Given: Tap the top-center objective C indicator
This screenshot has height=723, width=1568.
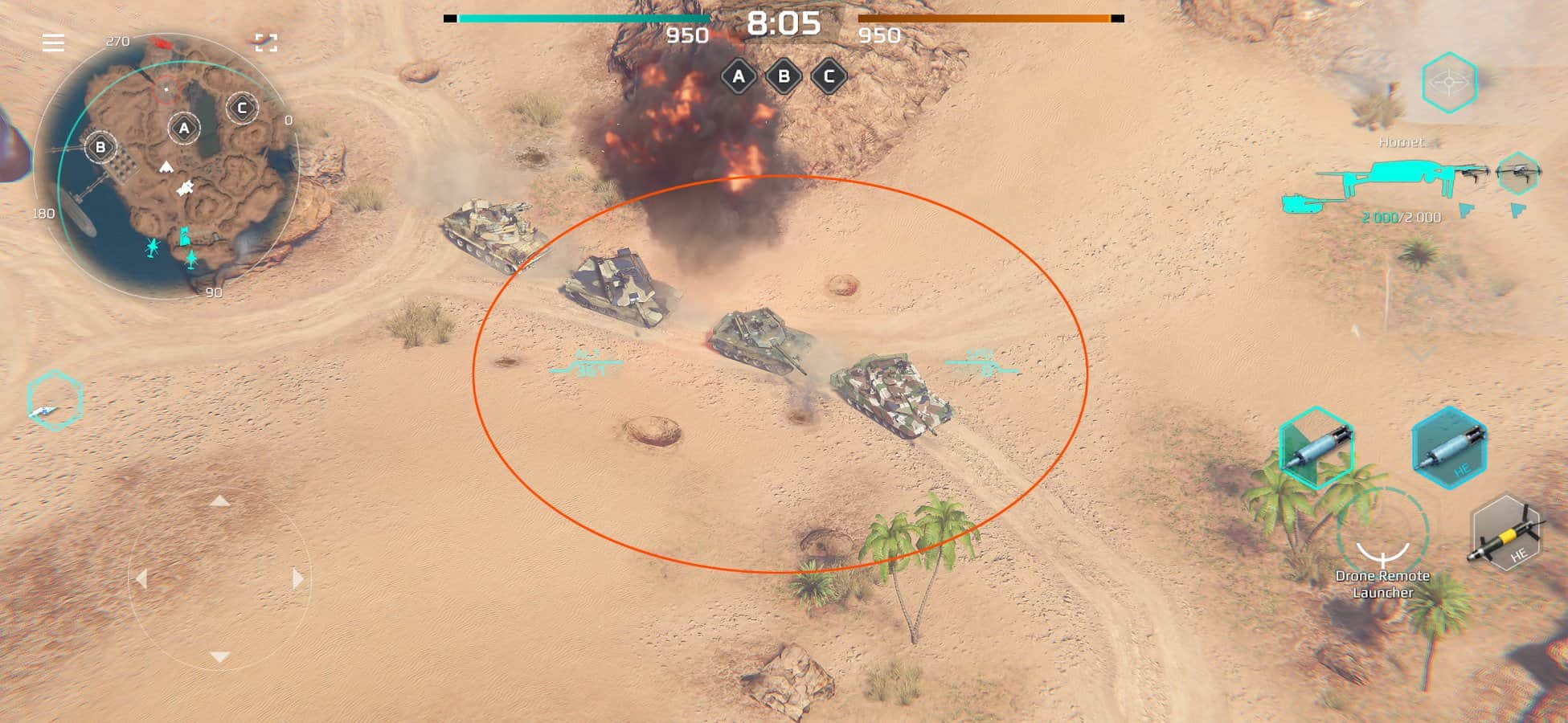Looking at the screenshot, I should coord(829,77).
